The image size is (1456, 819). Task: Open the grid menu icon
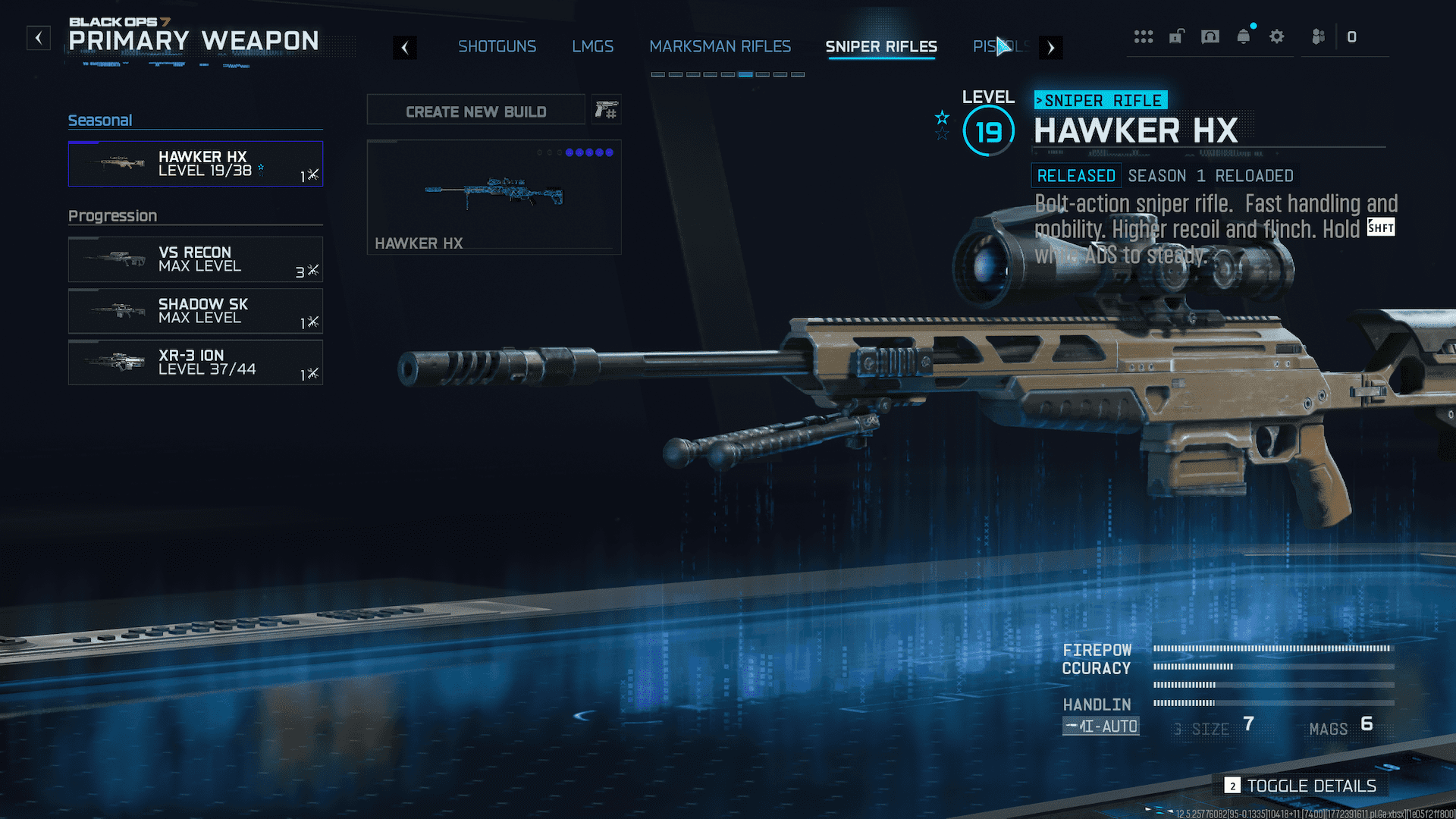point(1143,36)
